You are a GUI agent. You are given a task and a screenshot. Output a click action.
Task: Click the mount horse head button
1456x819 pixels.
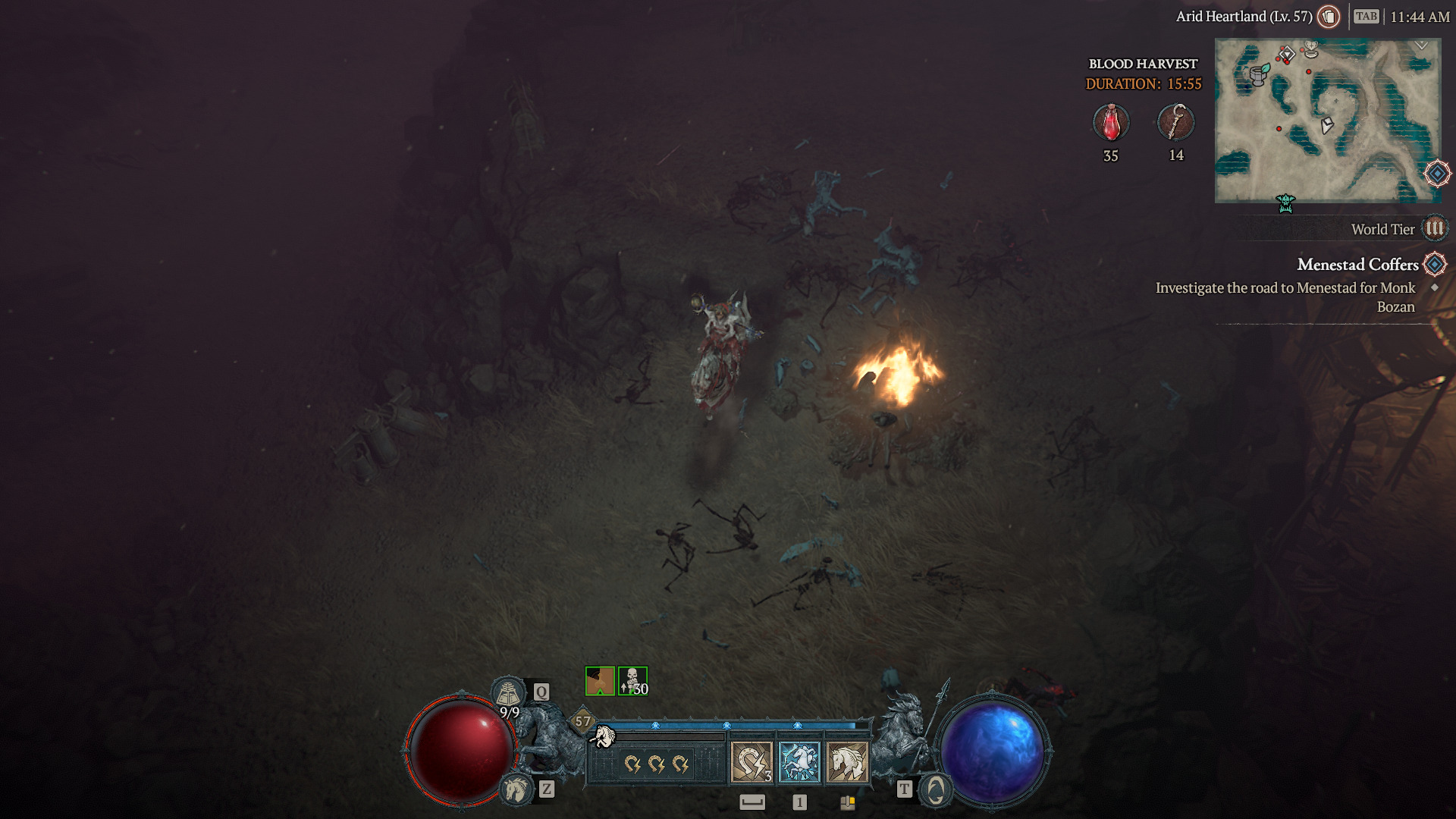click(x=516, y=789)
